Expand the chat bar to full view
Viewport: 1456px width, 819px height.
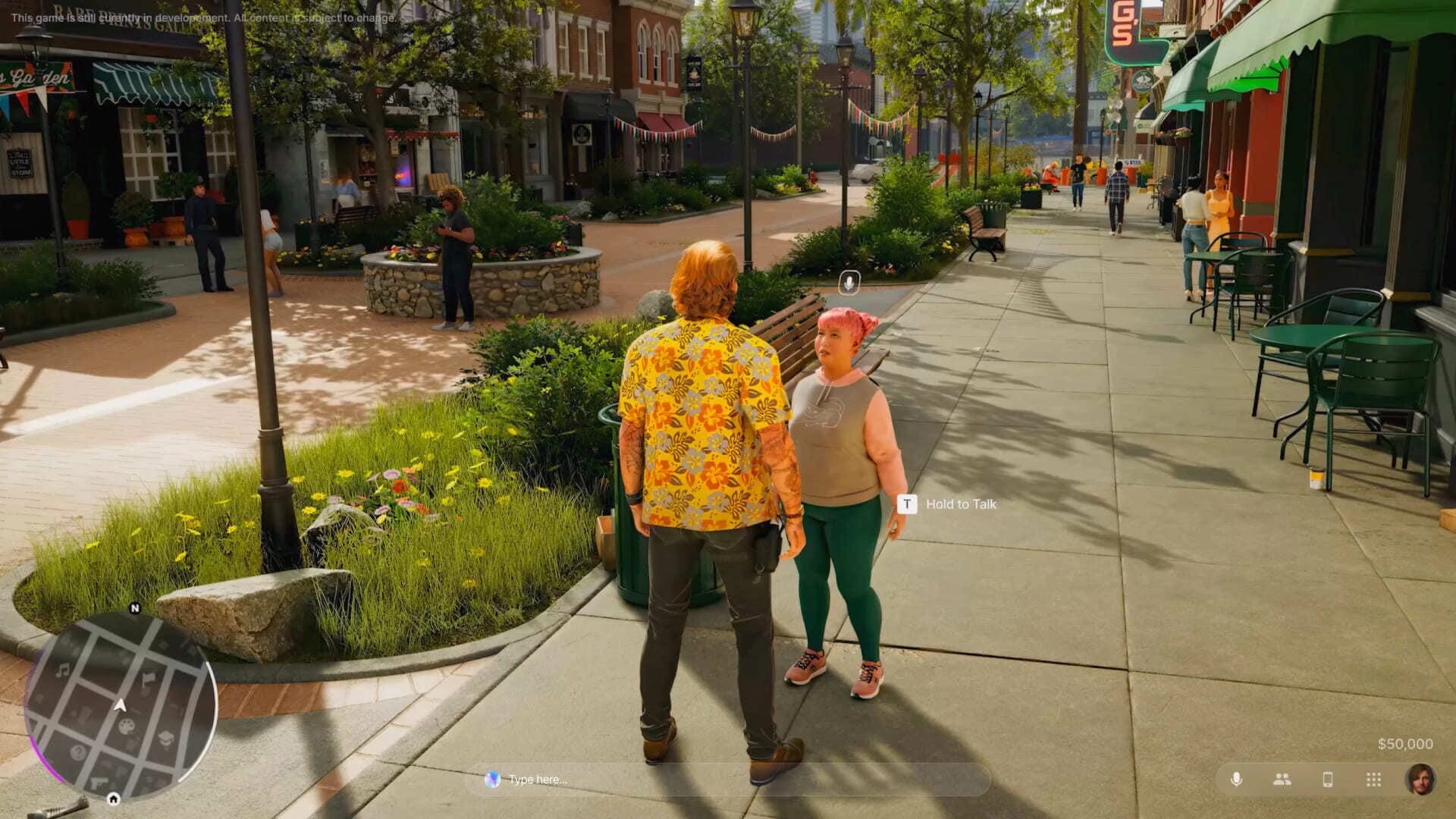pos(728,778)
